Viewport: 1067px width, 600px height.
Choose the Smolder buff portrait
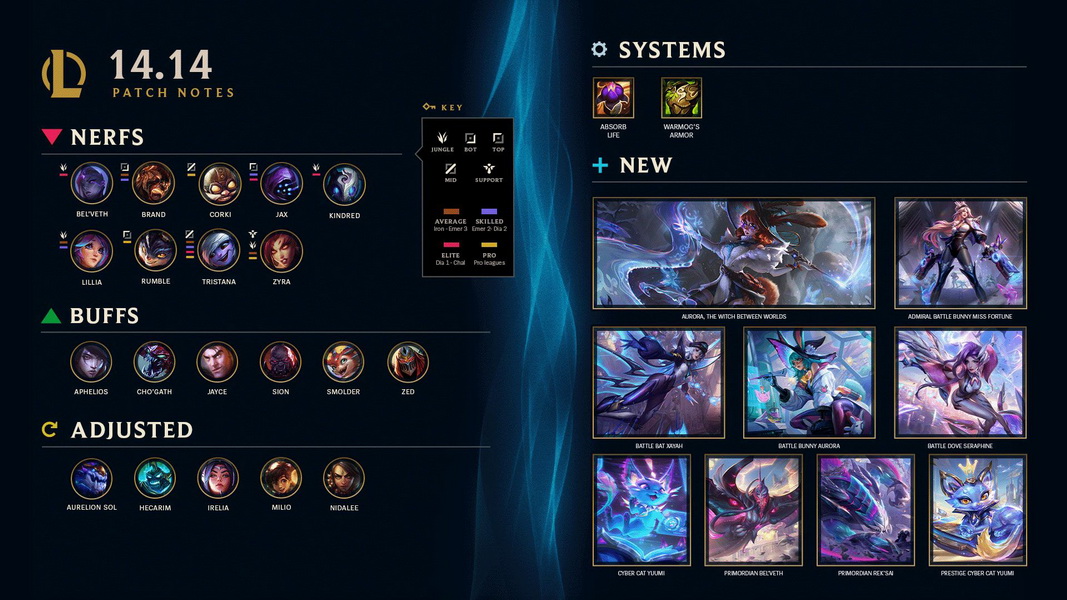pyautogui.click(x=344, y=362)
